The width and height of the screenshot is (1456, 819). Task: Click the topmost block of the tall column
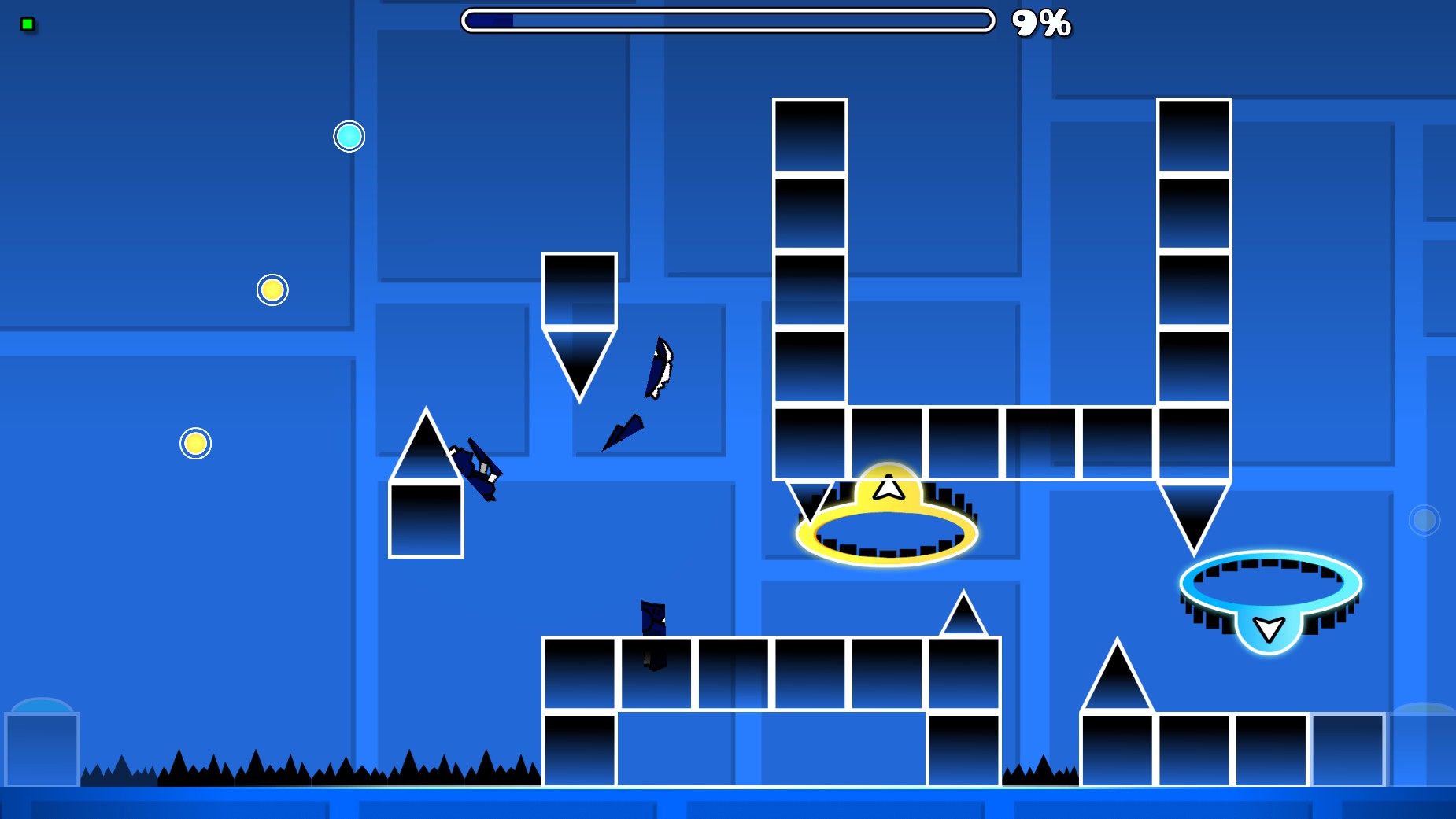(811, 134)
